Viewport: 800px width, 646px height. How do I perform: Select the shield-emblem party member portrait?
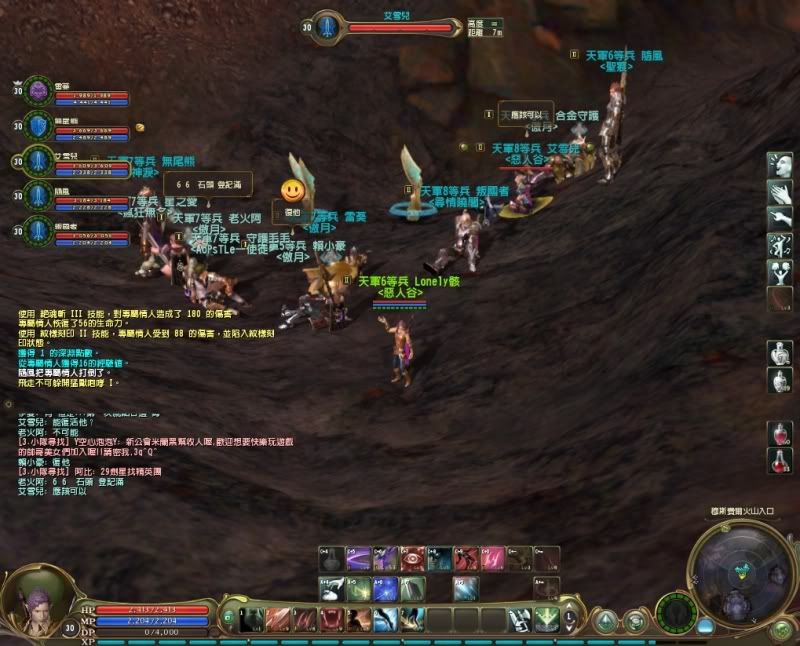click(37, 126)
